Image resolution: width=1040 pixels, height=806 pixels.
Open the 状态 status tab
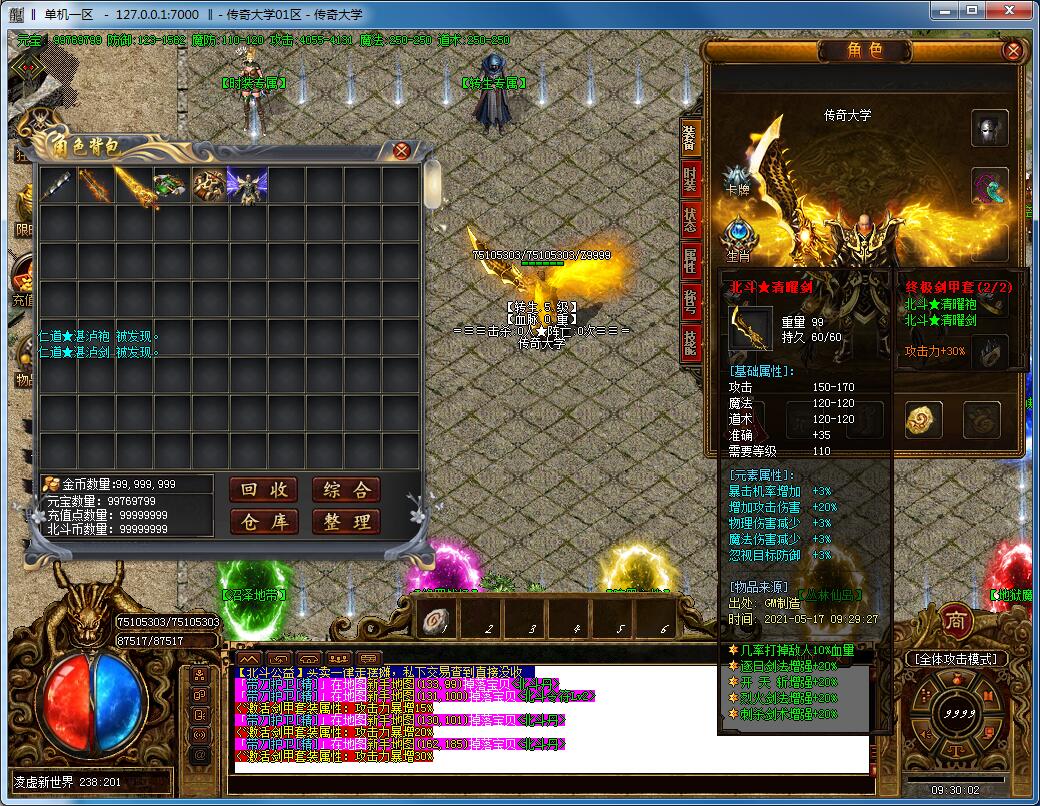pos(691,220)
